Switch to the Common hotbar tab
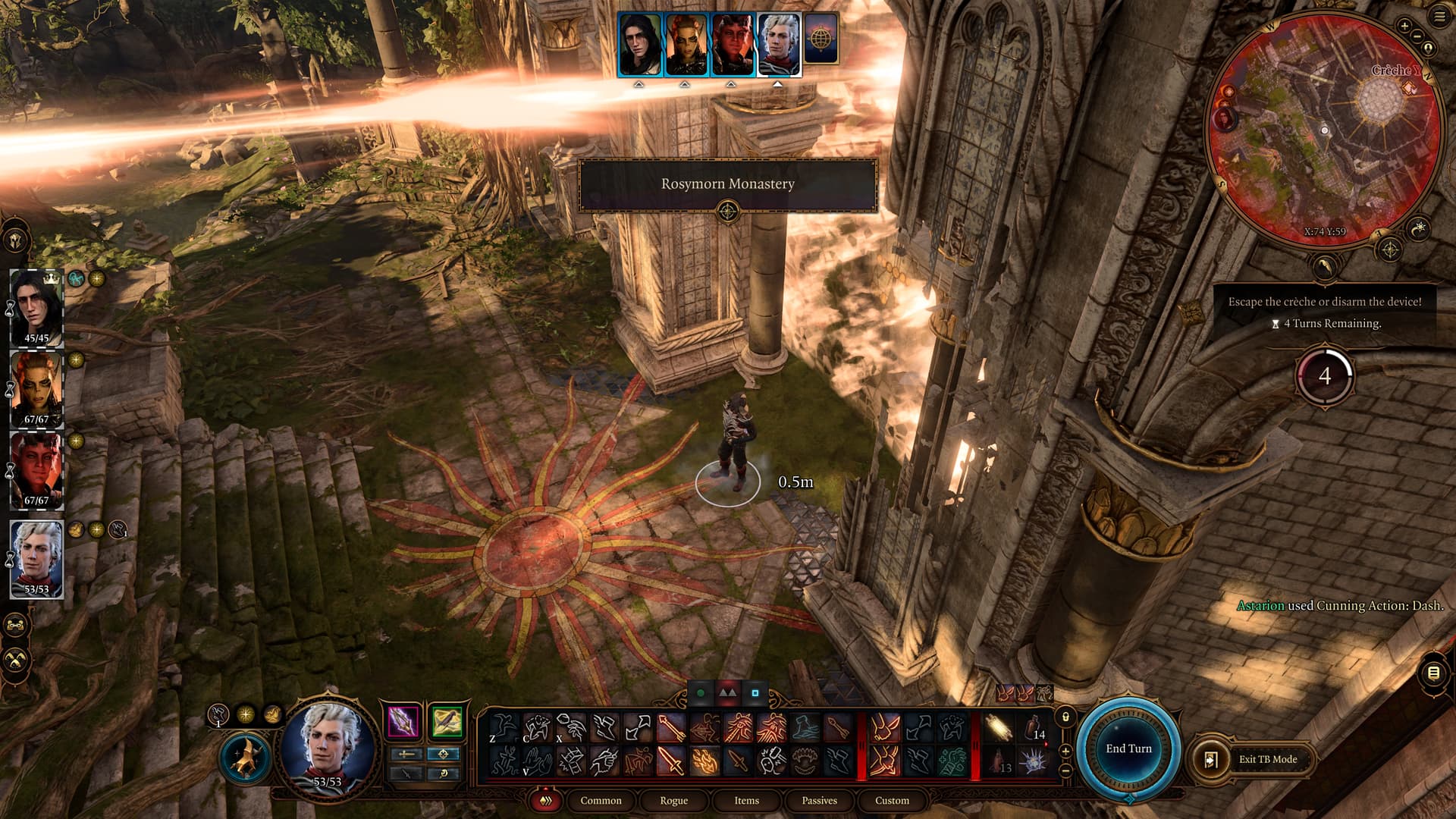1456x819 pixels. click(x=601, y=801)
